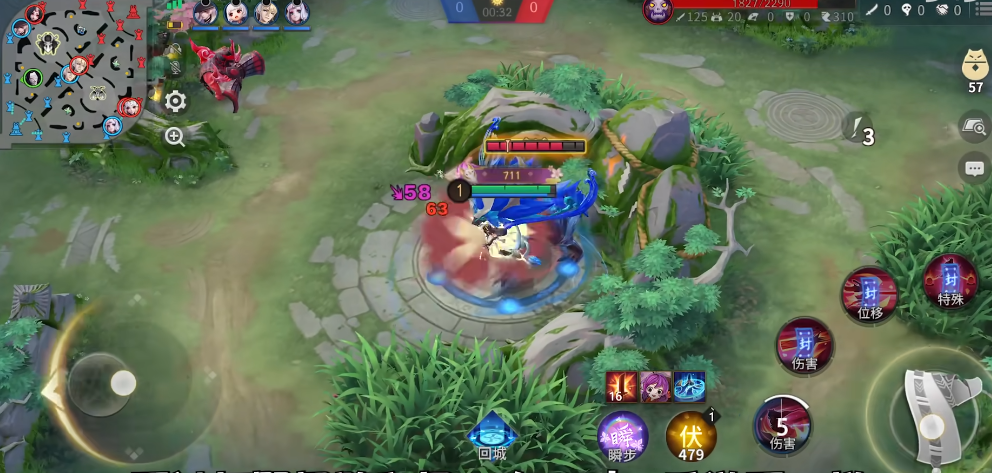Use the sealed 伤害 damage skill
Screen dimensions: 992x473
click(804, 345)
